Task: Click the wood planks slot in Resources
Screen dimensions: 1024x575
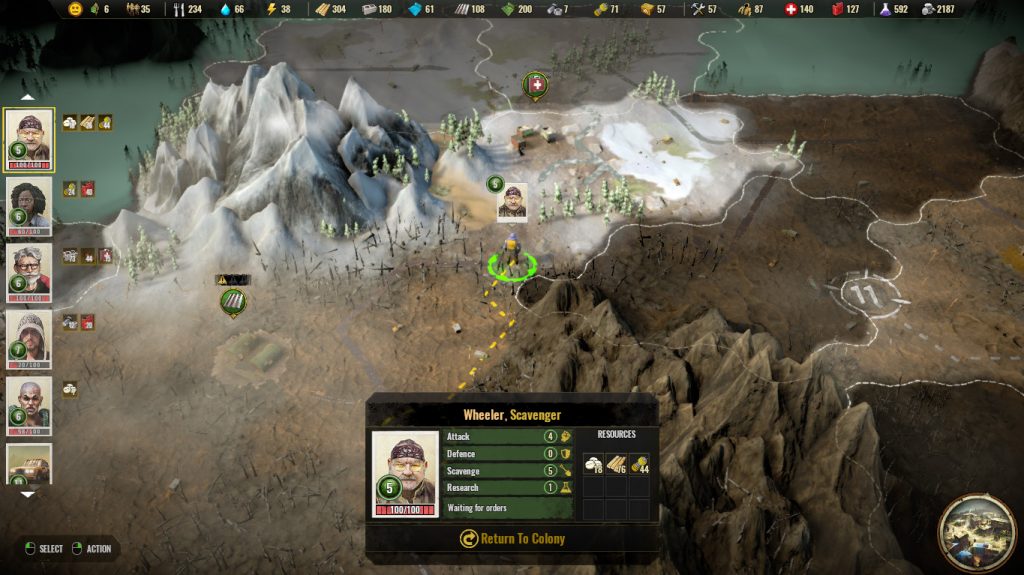Action: click(x=616, y=463)
